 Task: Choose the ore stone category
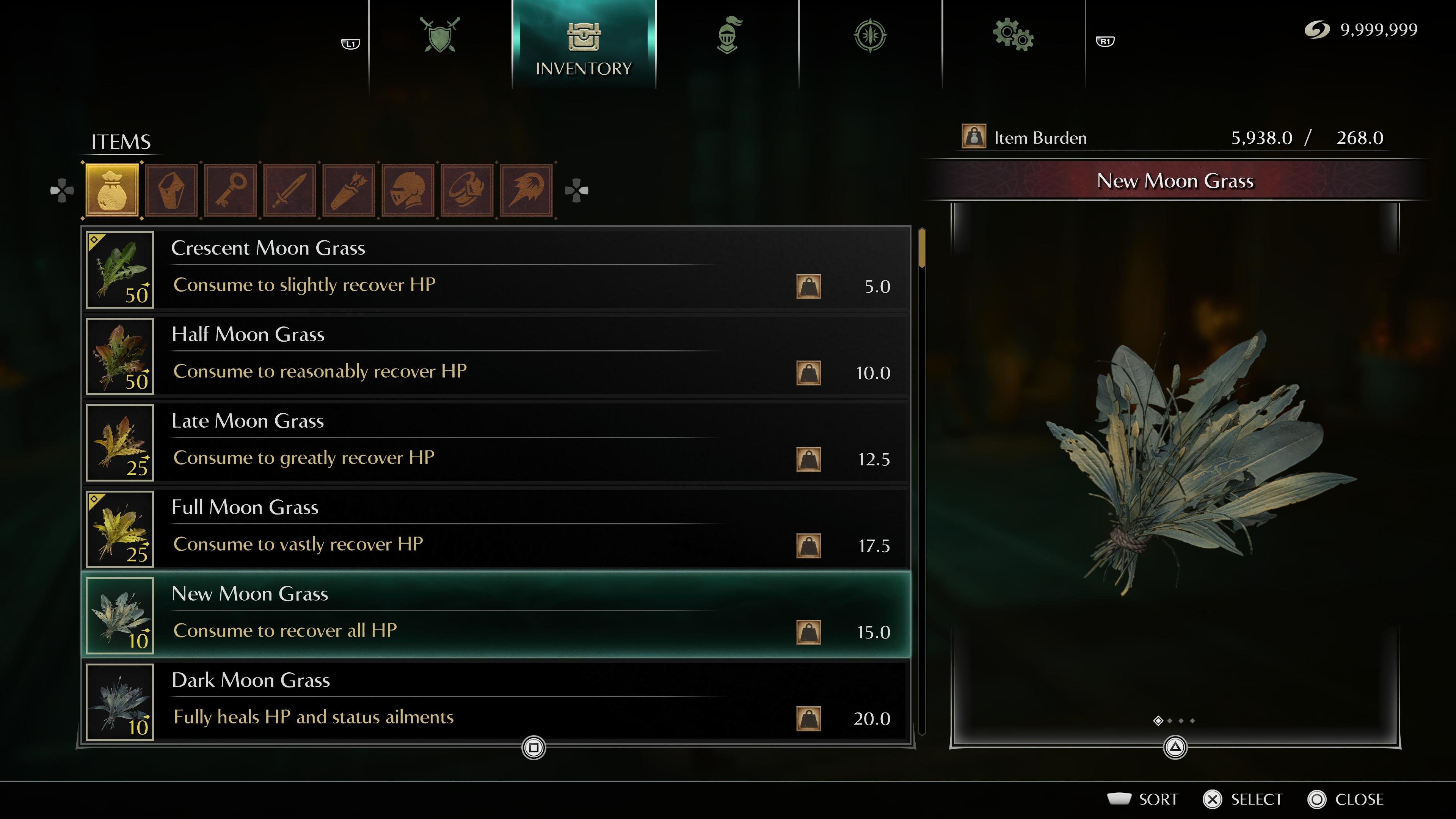(171, 190)
